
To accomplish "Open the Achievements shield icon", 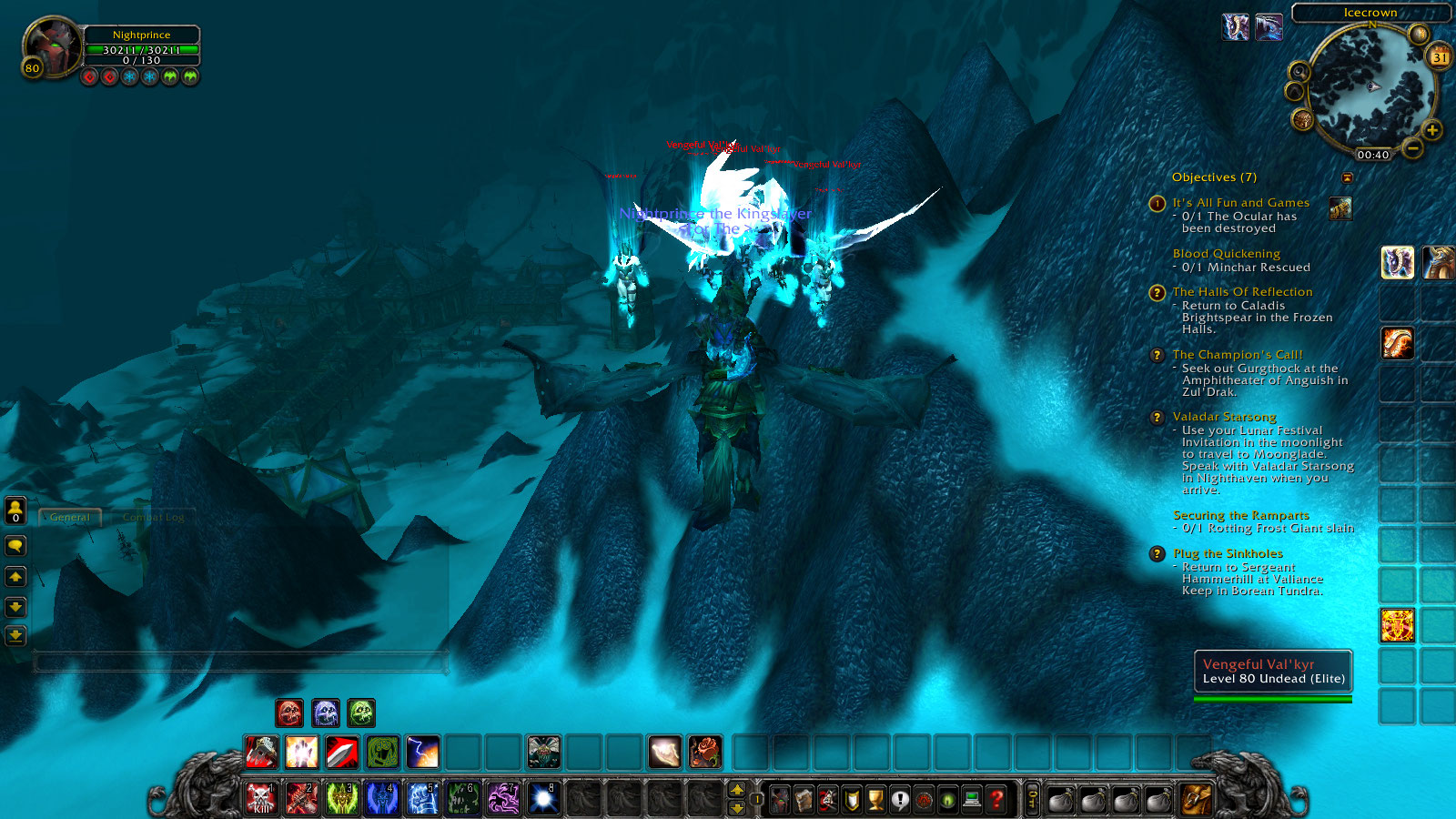I will (x=852, y=801).
